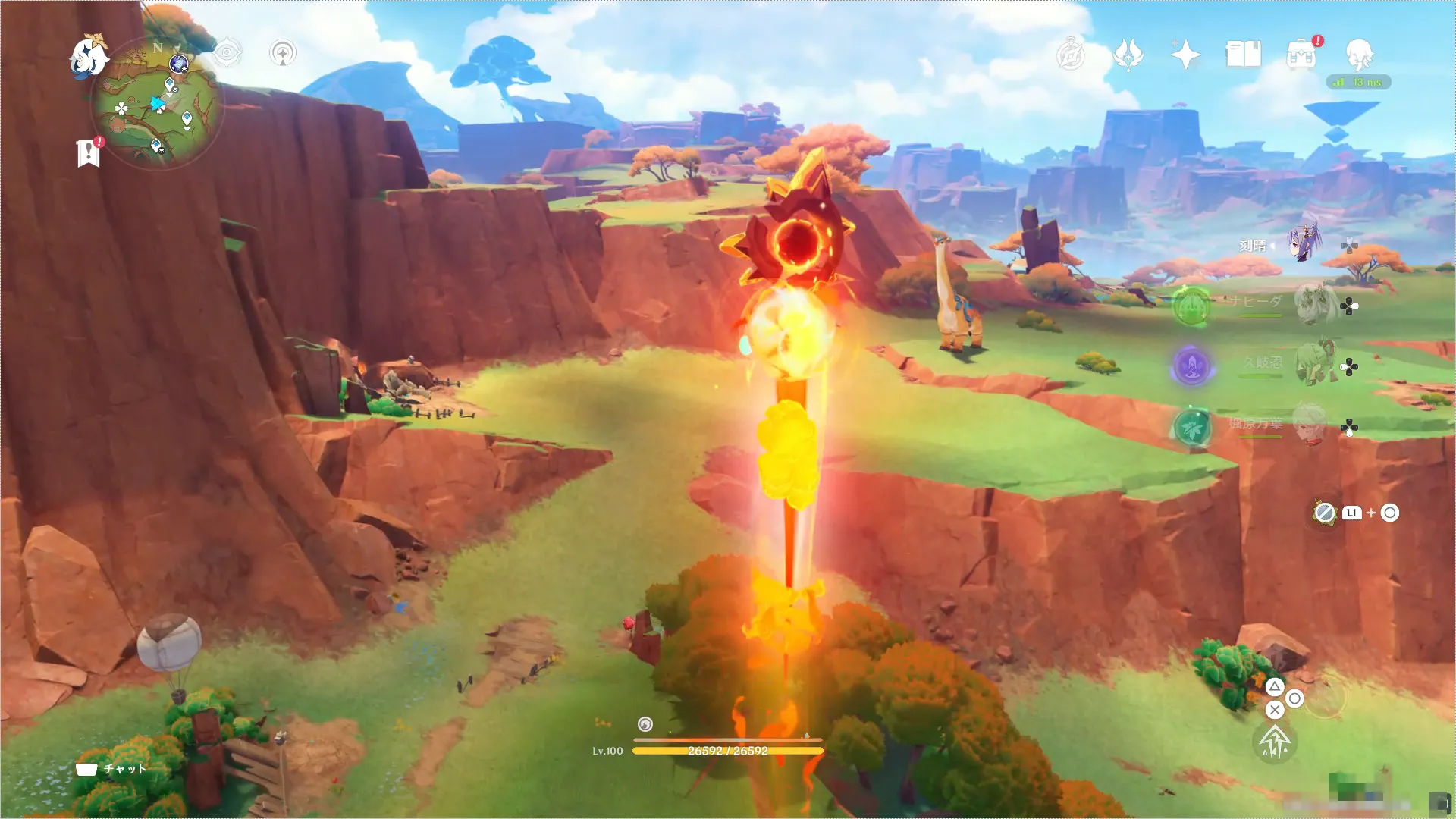Open the compass icon in top bar
Image resolution: width=1456 pixels, height=819 pixels.
(1071, 55)
